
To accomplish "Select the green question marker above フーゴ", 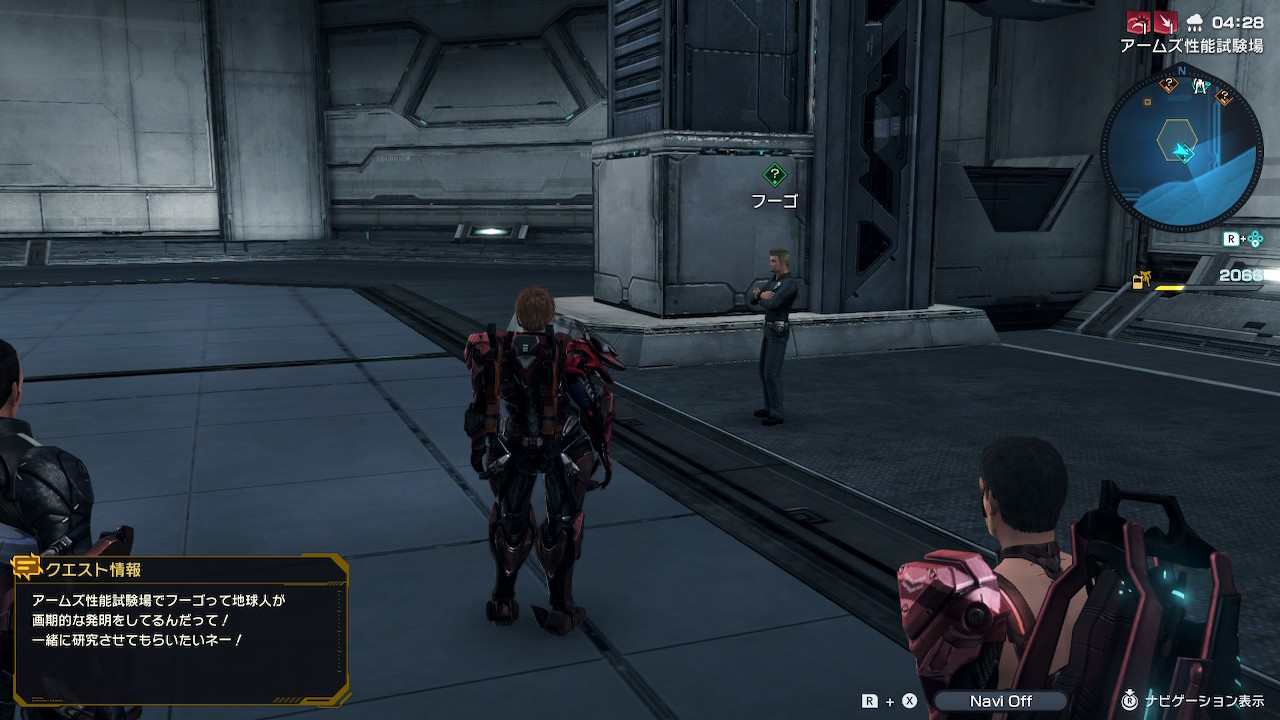I will [774, 176].
